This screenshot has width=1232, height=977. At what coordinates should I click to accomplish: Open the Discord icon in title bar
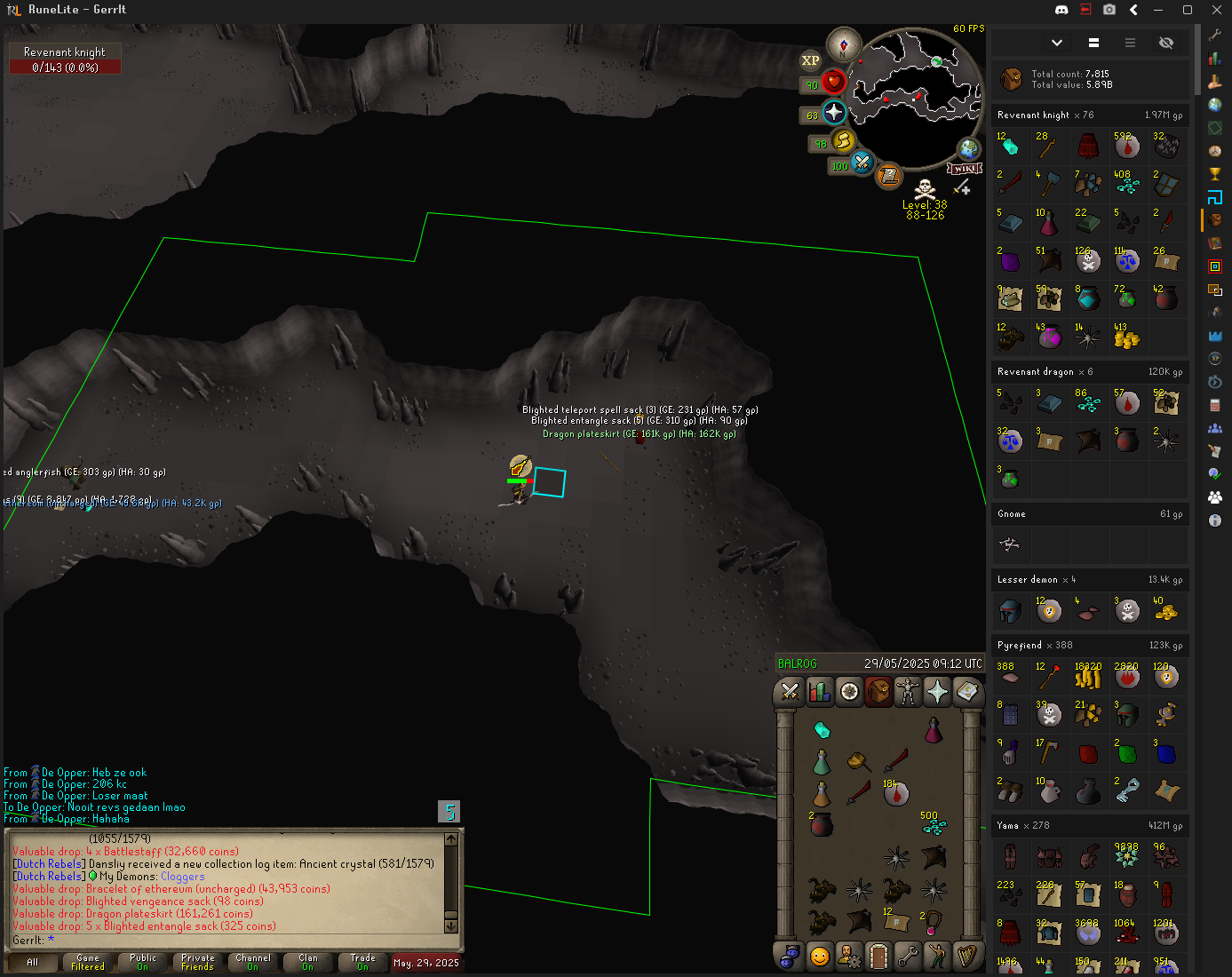pos(1061,10)
